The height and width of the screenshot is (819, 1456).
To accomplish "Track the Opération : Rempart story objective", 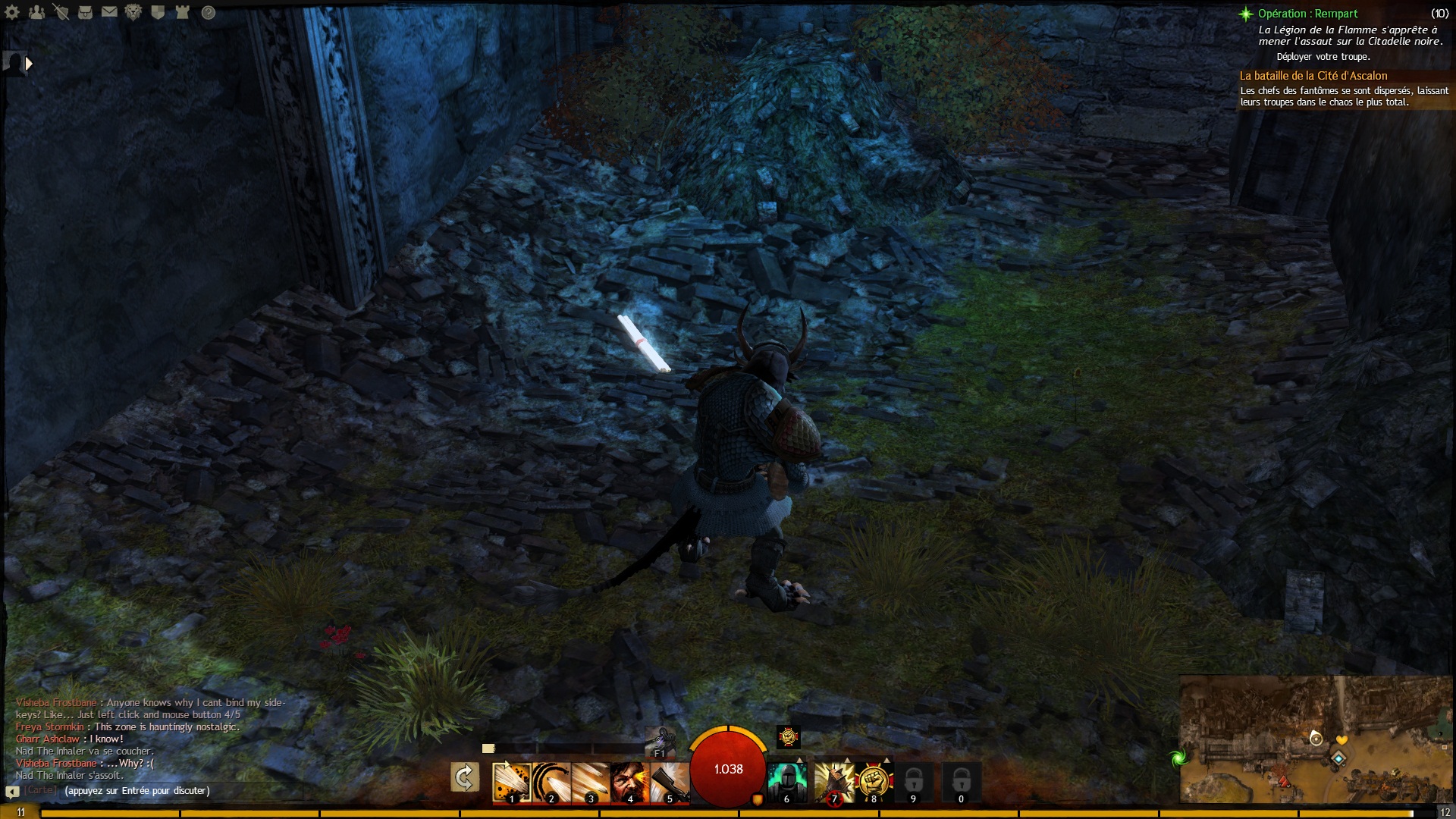I will (1307, 14).
